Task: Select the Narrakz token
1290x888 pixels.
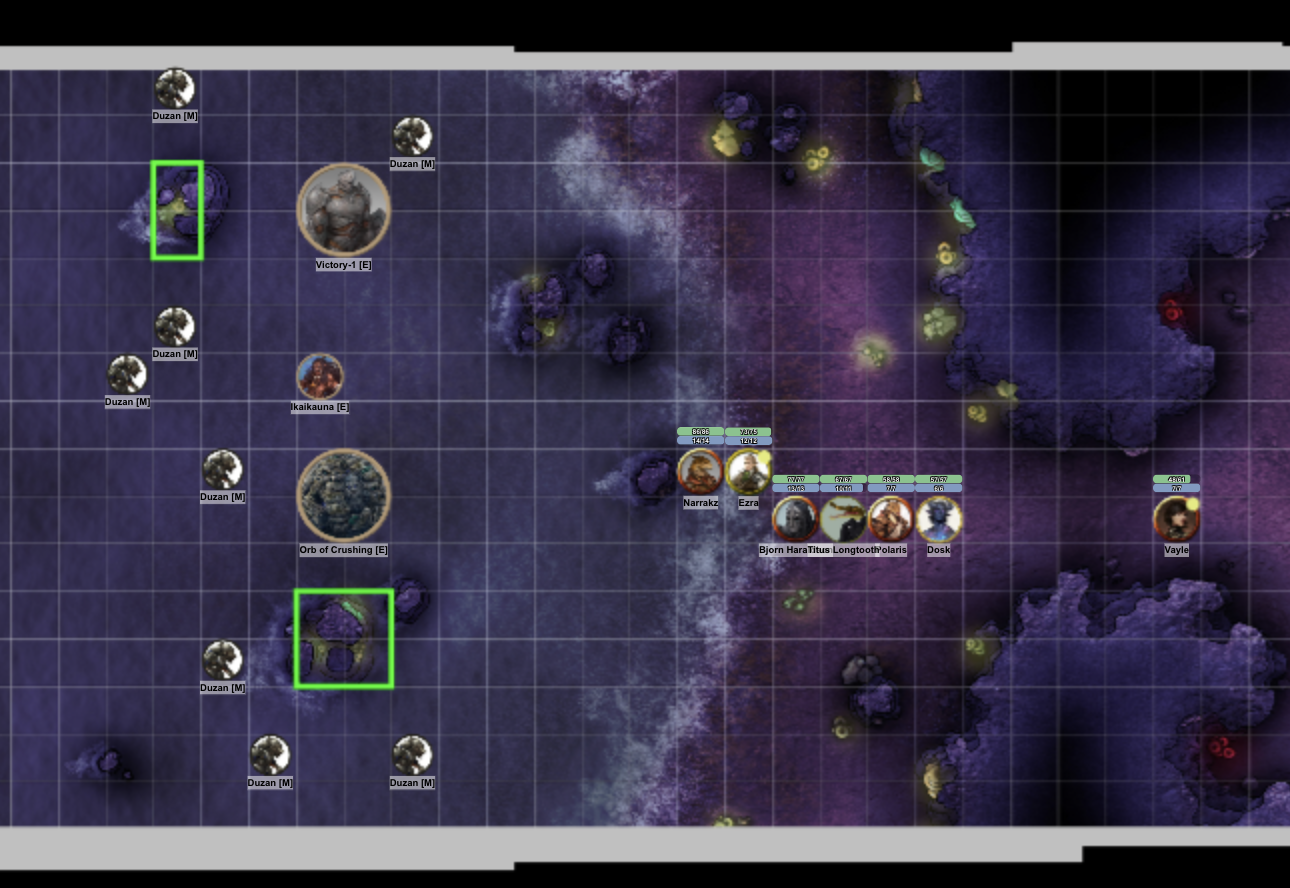Action: click(x=700, y=471)
